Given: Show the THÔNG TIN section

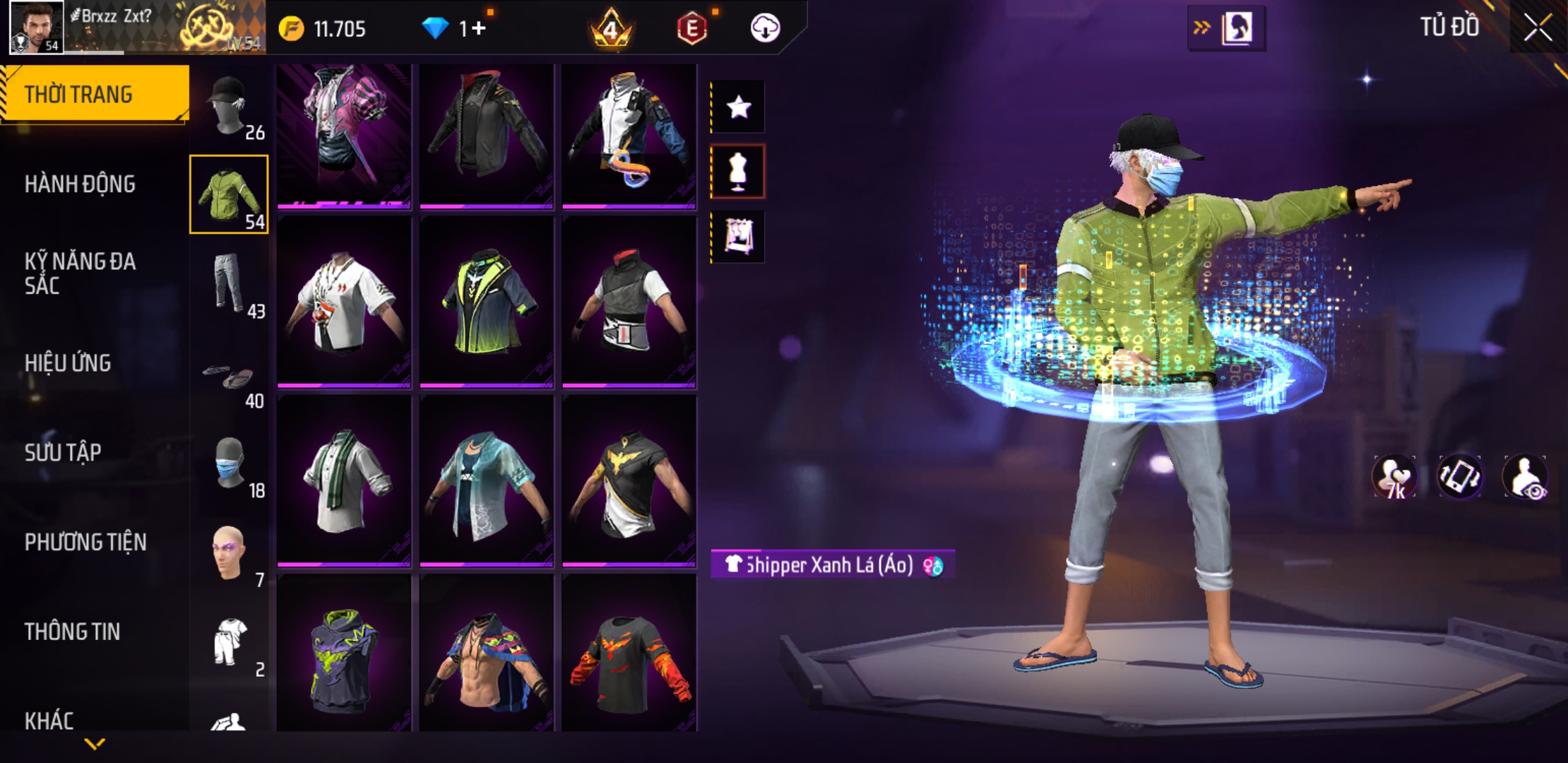Looking at the screenshot, I should pyautogui.click(x=72, y=632).
